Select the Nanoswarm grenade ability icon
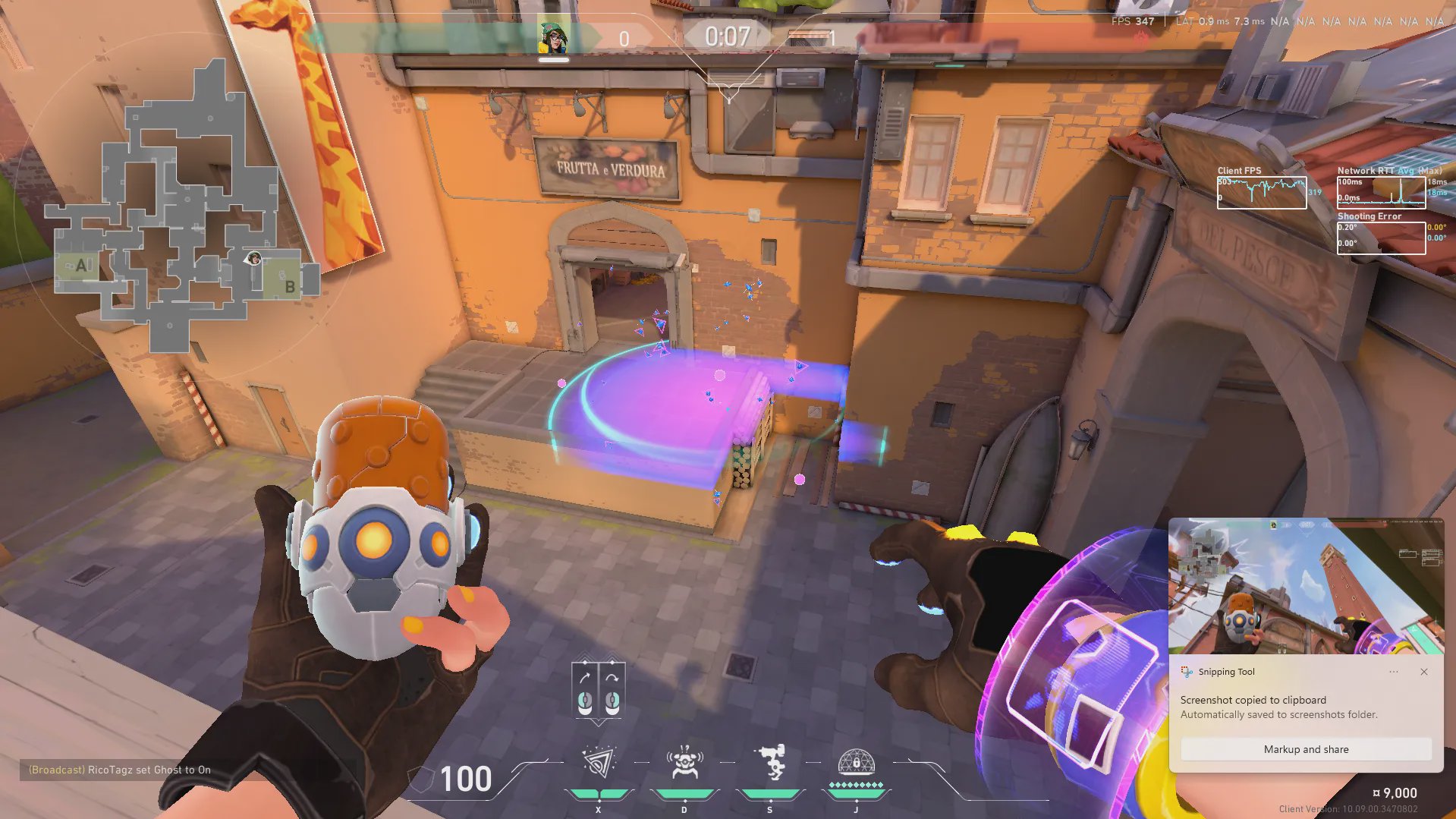The width and height of the screenshot is (1456, 819). coord(599,763)
